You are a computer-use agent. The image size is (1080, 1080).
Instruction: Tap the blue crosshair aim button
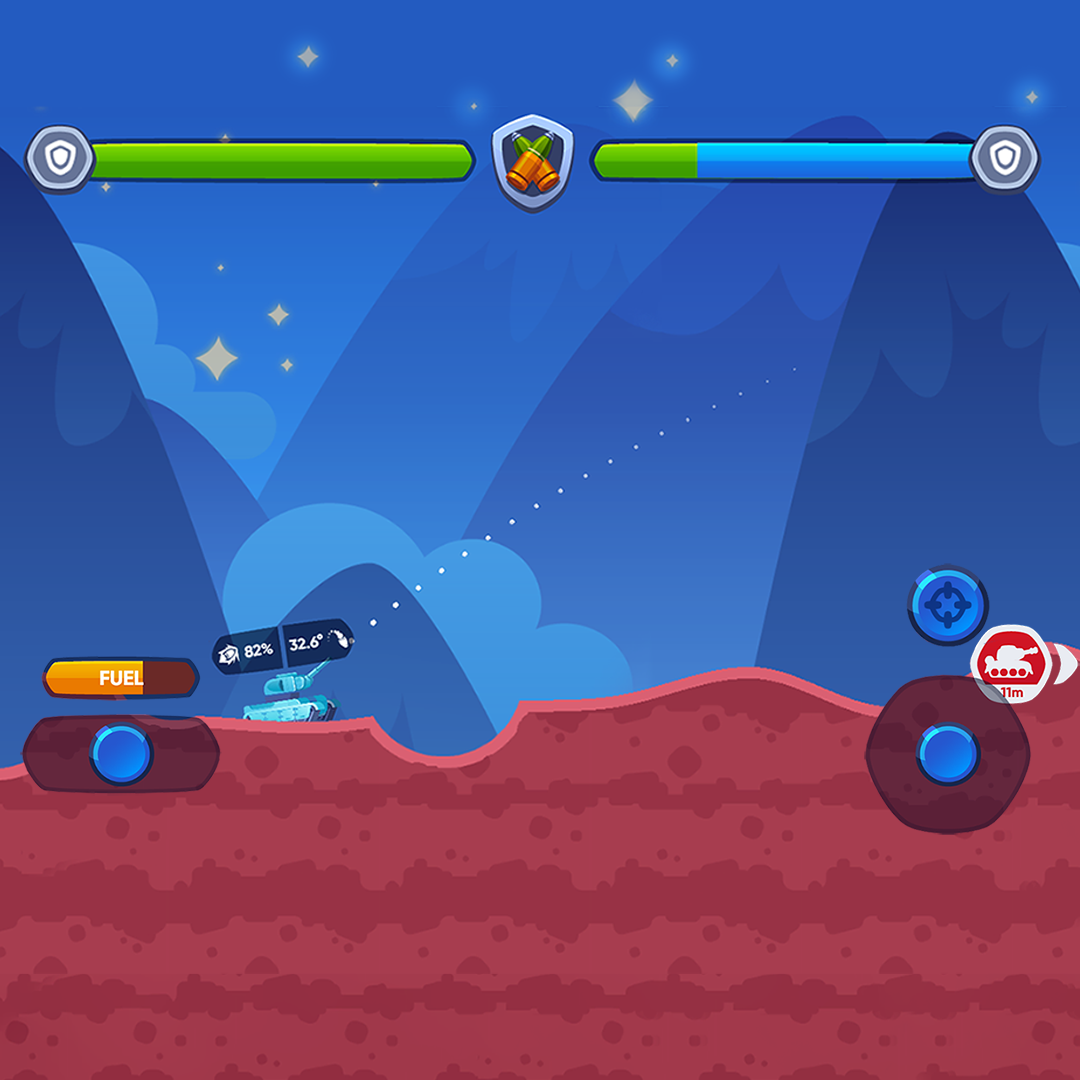[x=947, y=605]
